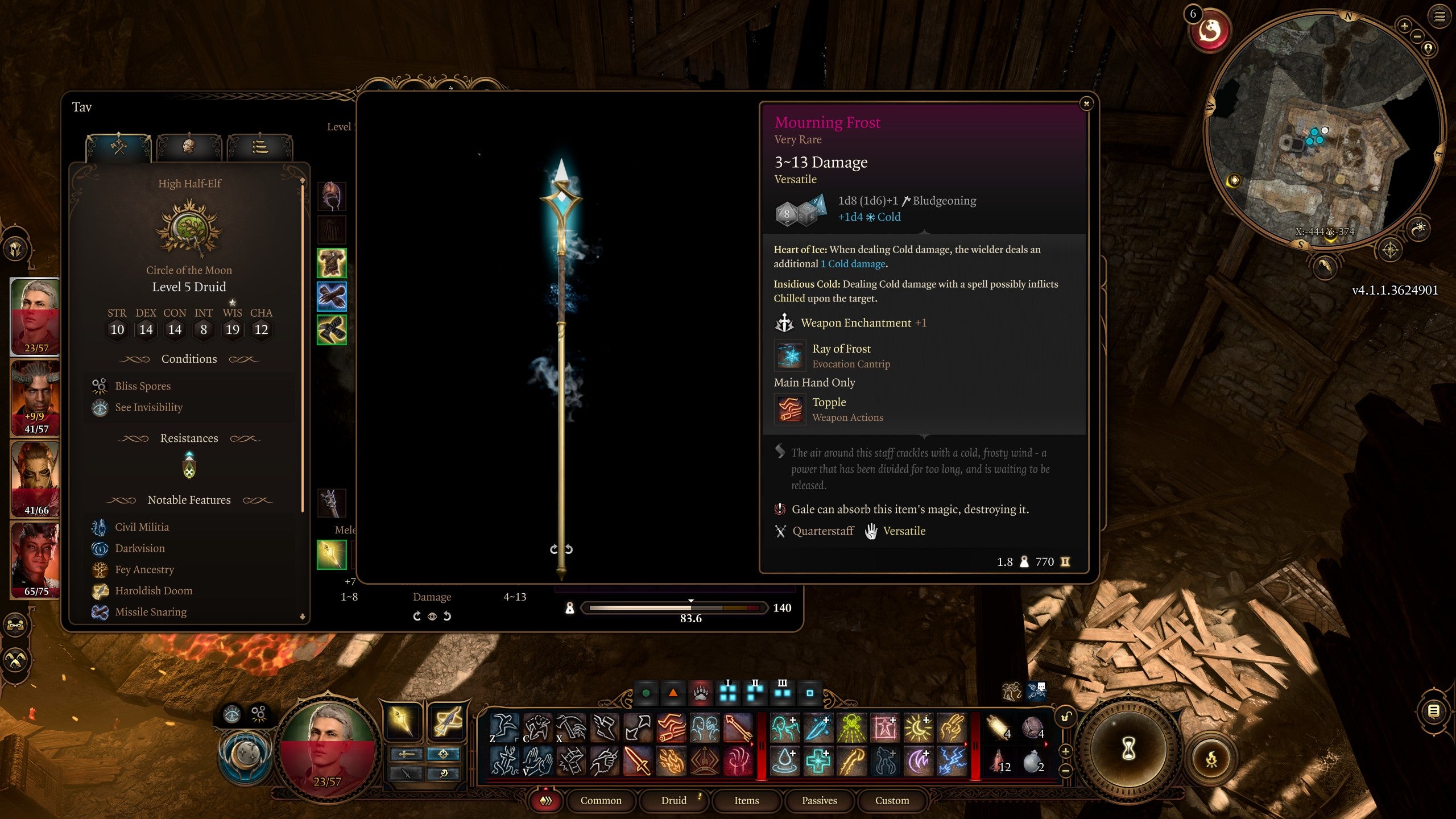Screen dimensions: 1456x819
Task: Zoom in on the minimap with the plus button
Action: click(x=1404, y=26)
